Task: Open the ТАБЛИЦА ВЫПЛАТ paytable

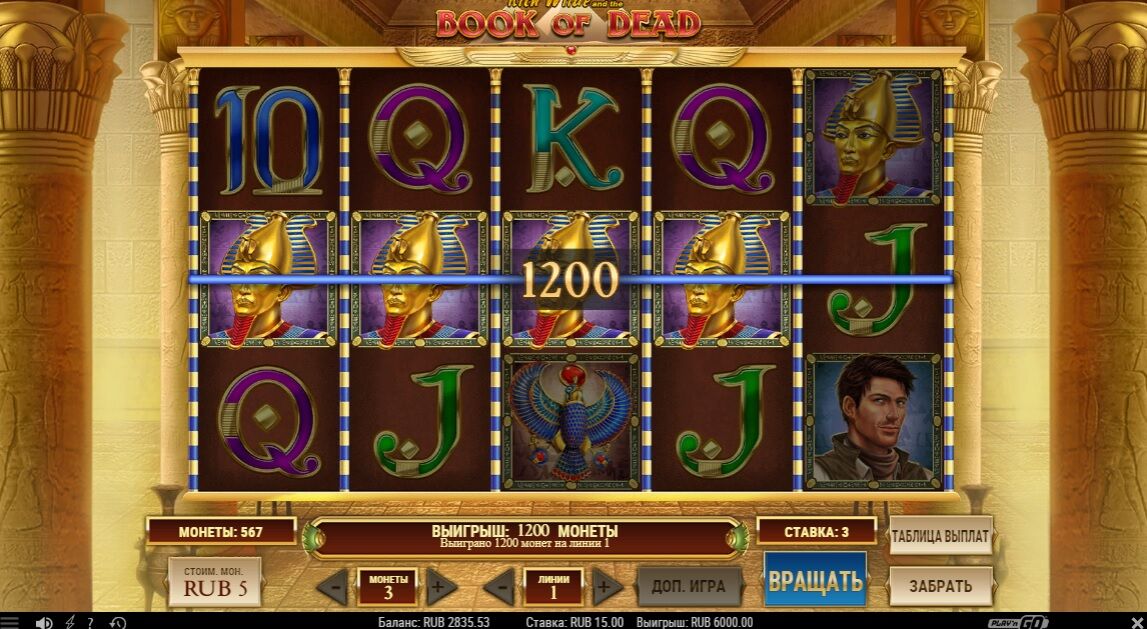Action: pos(940,536)
